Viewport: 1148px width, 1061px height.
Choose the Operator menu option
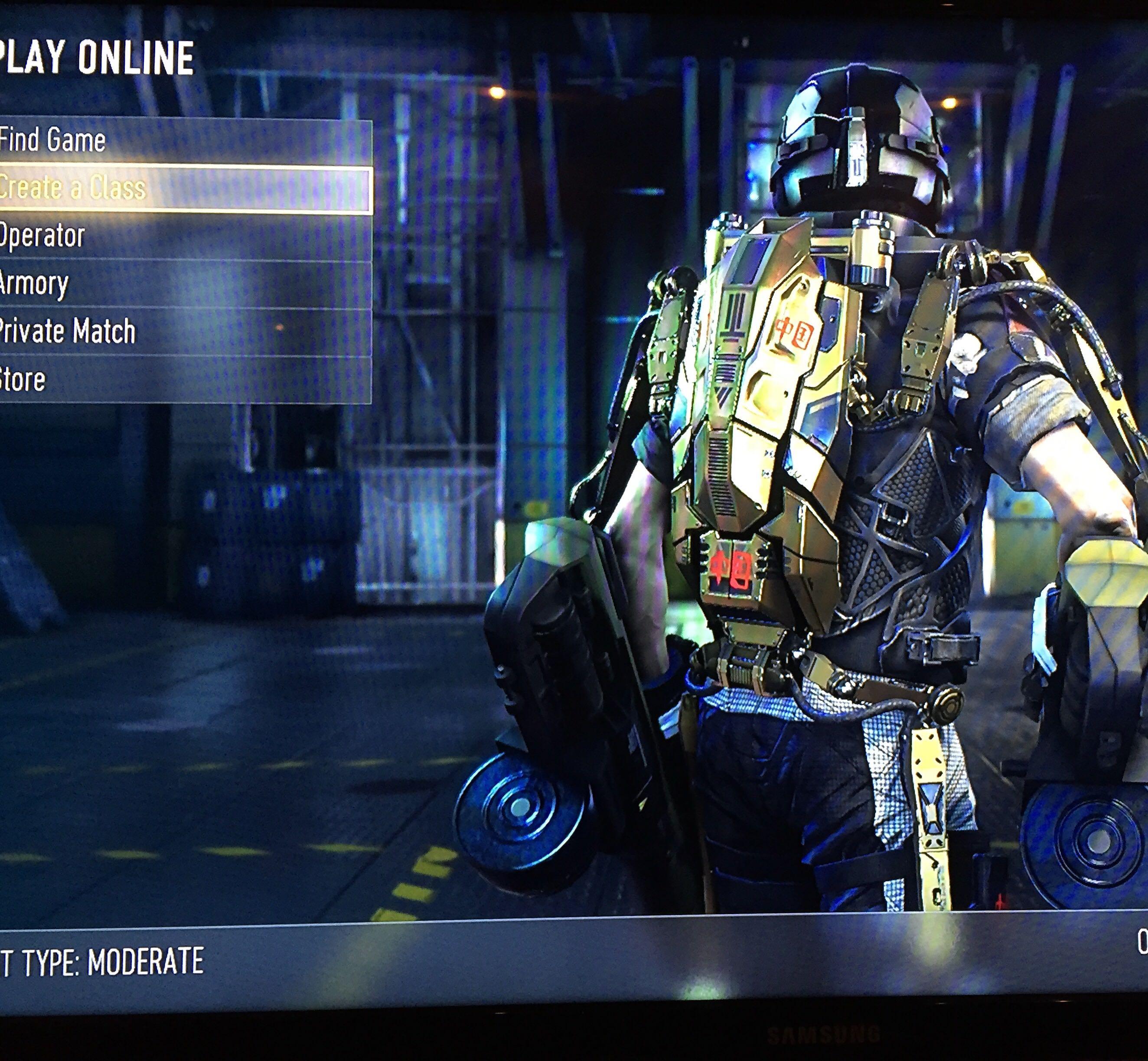coord(43,236)
